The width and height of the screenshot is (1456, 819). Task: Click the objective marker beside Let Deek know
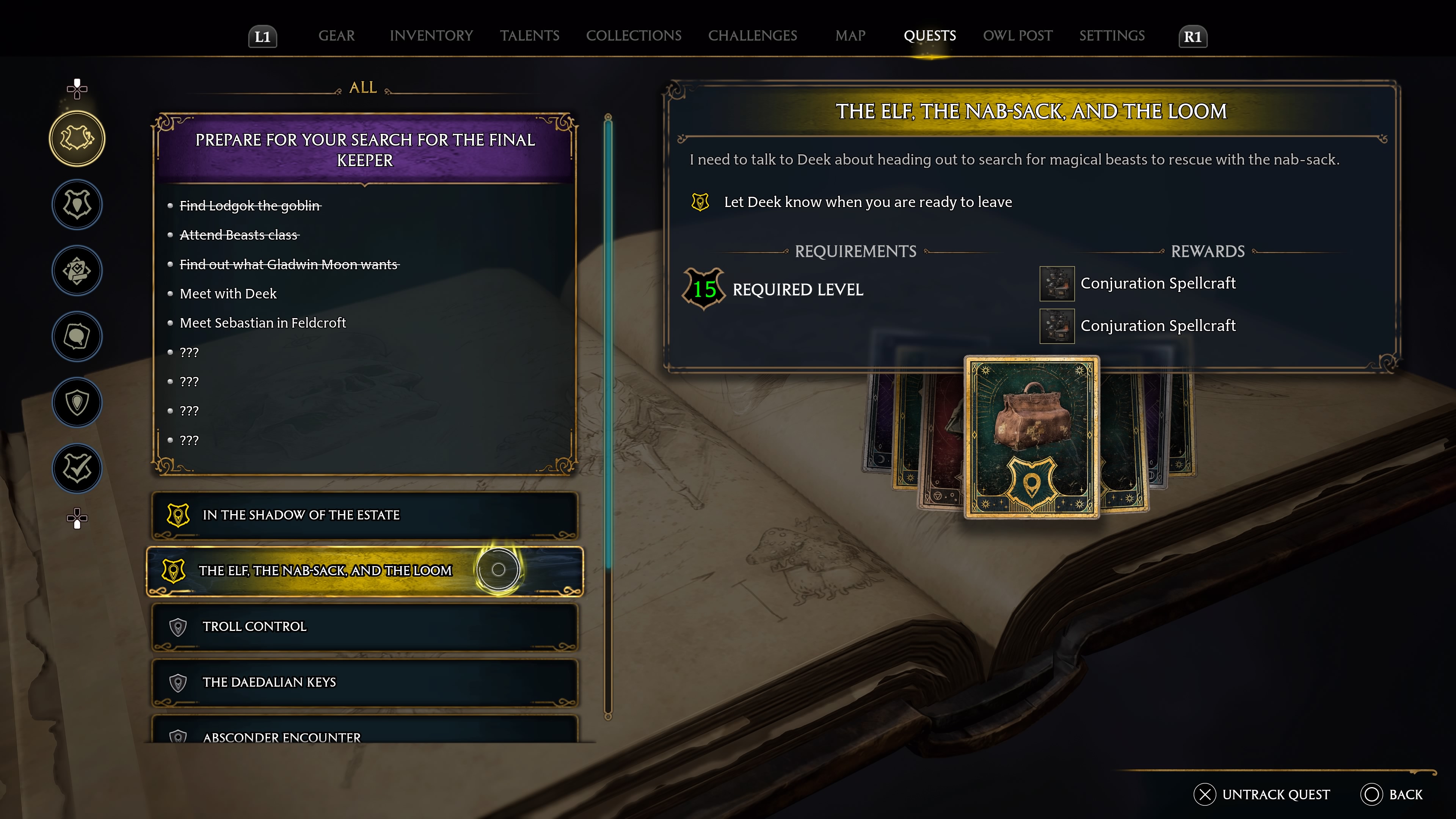[701, 201]
